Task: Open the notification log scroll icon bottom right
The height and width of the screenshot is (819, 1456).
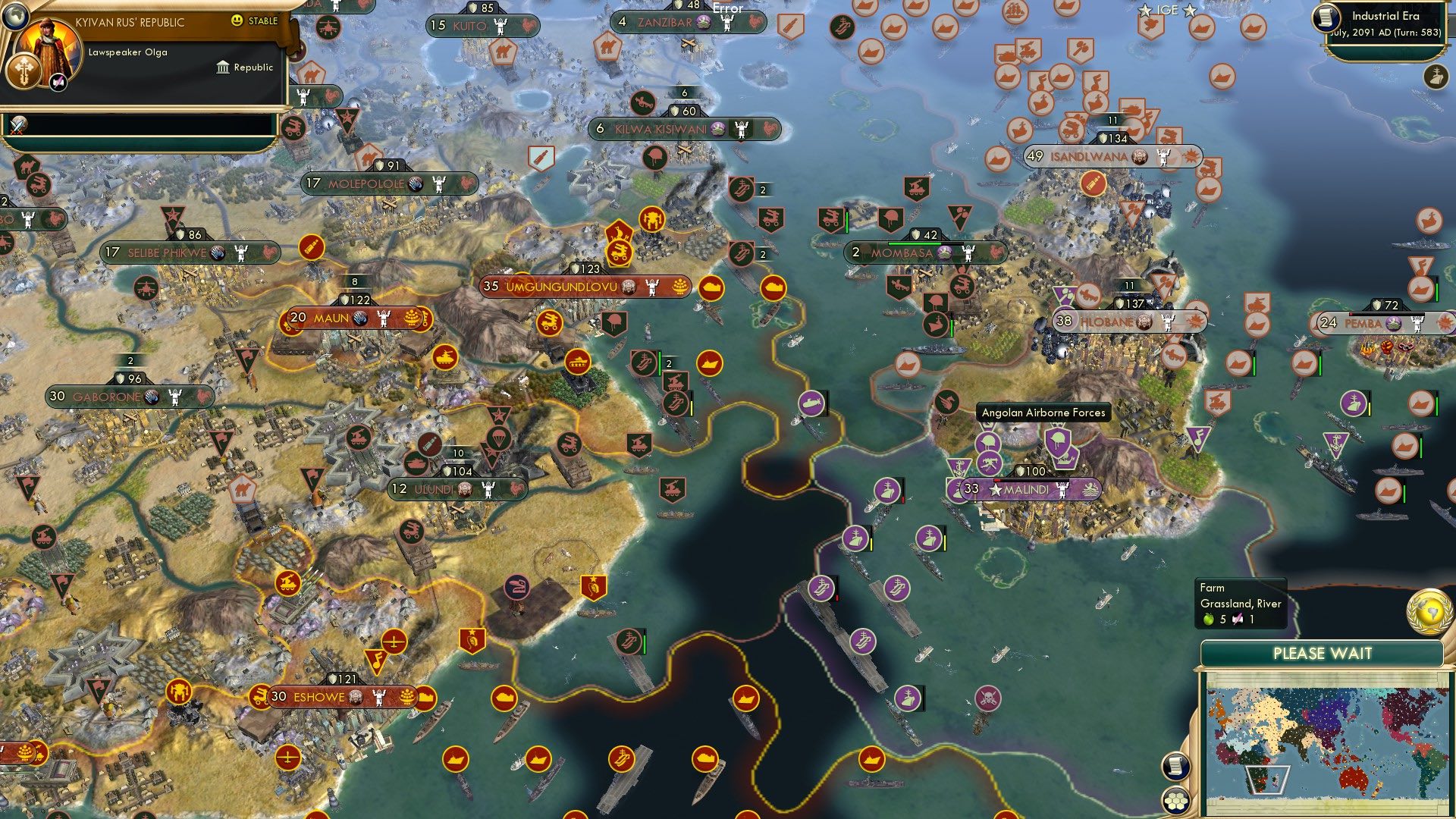Action: [1175, 767]
